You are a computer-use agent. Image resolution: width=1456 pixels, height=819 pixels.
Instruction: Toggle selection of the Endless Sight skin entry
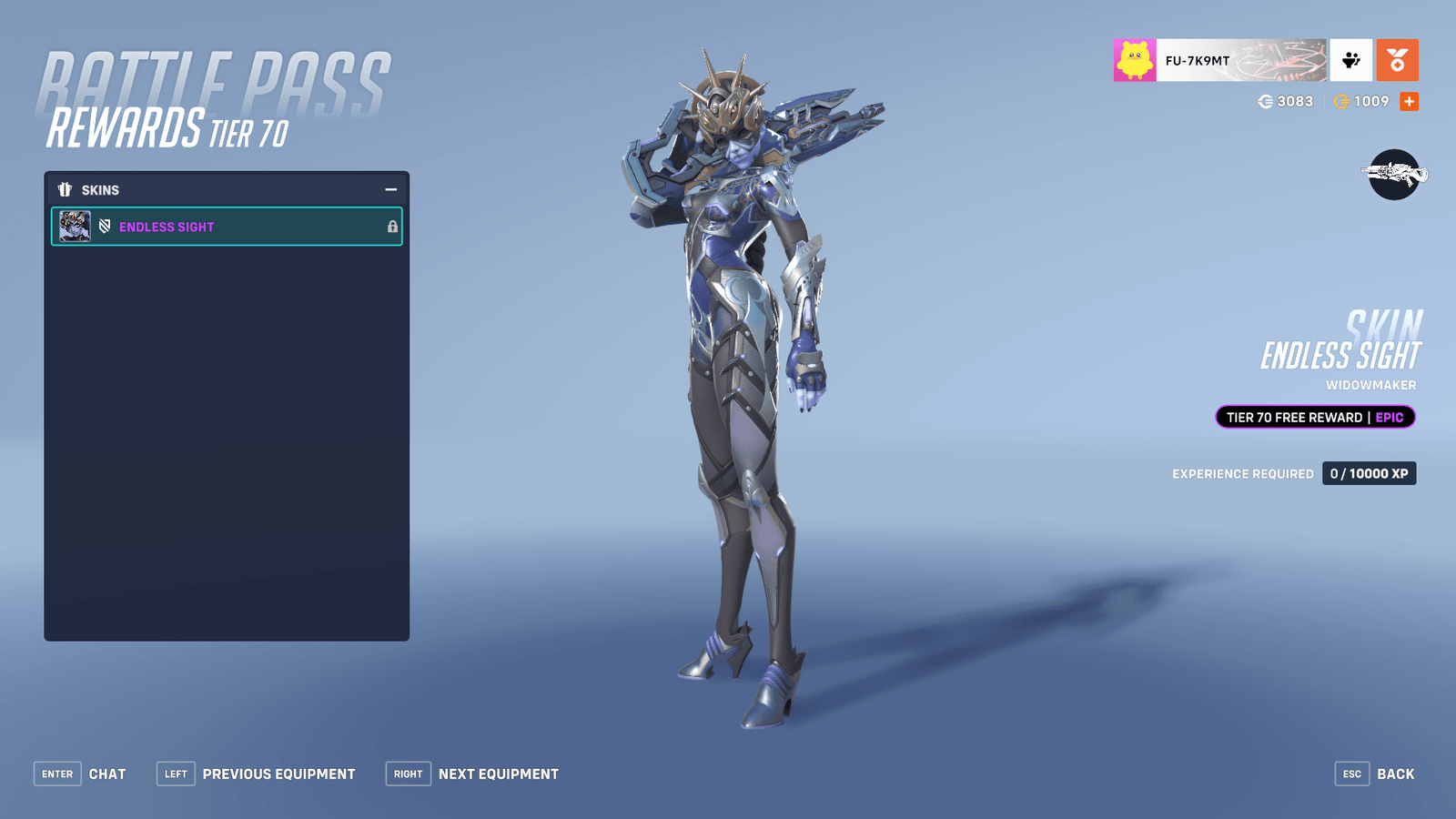click(x=226, y=227)
